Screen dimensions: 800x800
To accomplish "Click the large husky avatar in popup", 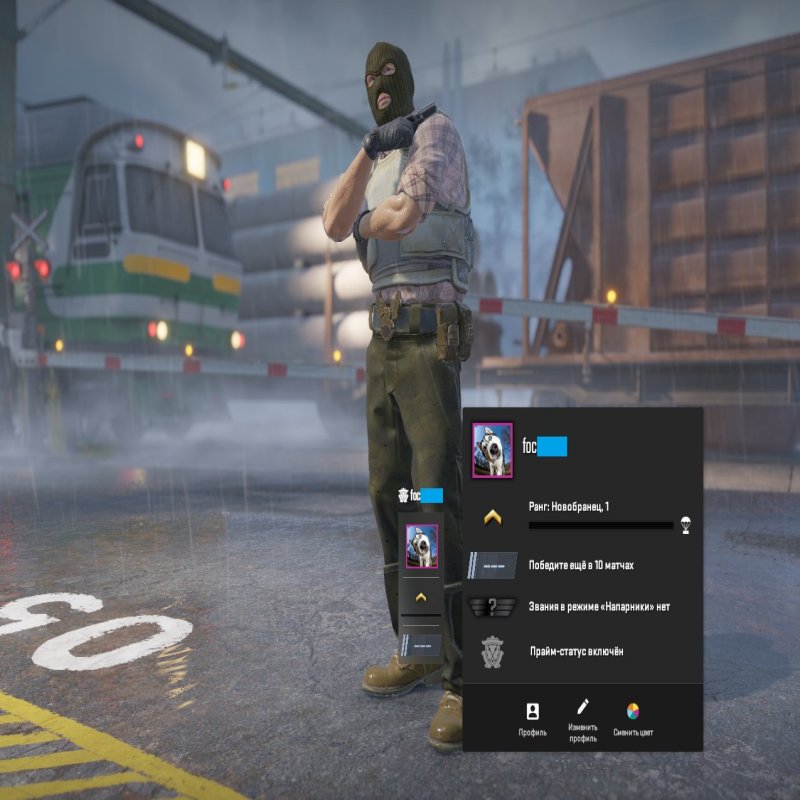I will 492,450.
